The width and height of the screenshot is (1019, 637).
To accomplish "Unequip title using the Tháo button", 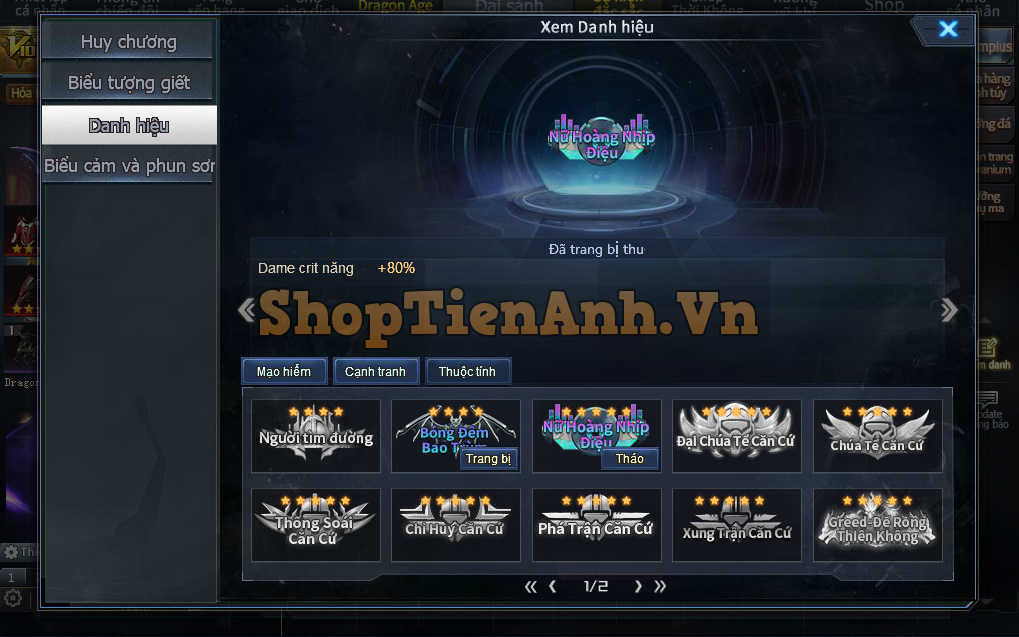I will click(x=630, y=459).
